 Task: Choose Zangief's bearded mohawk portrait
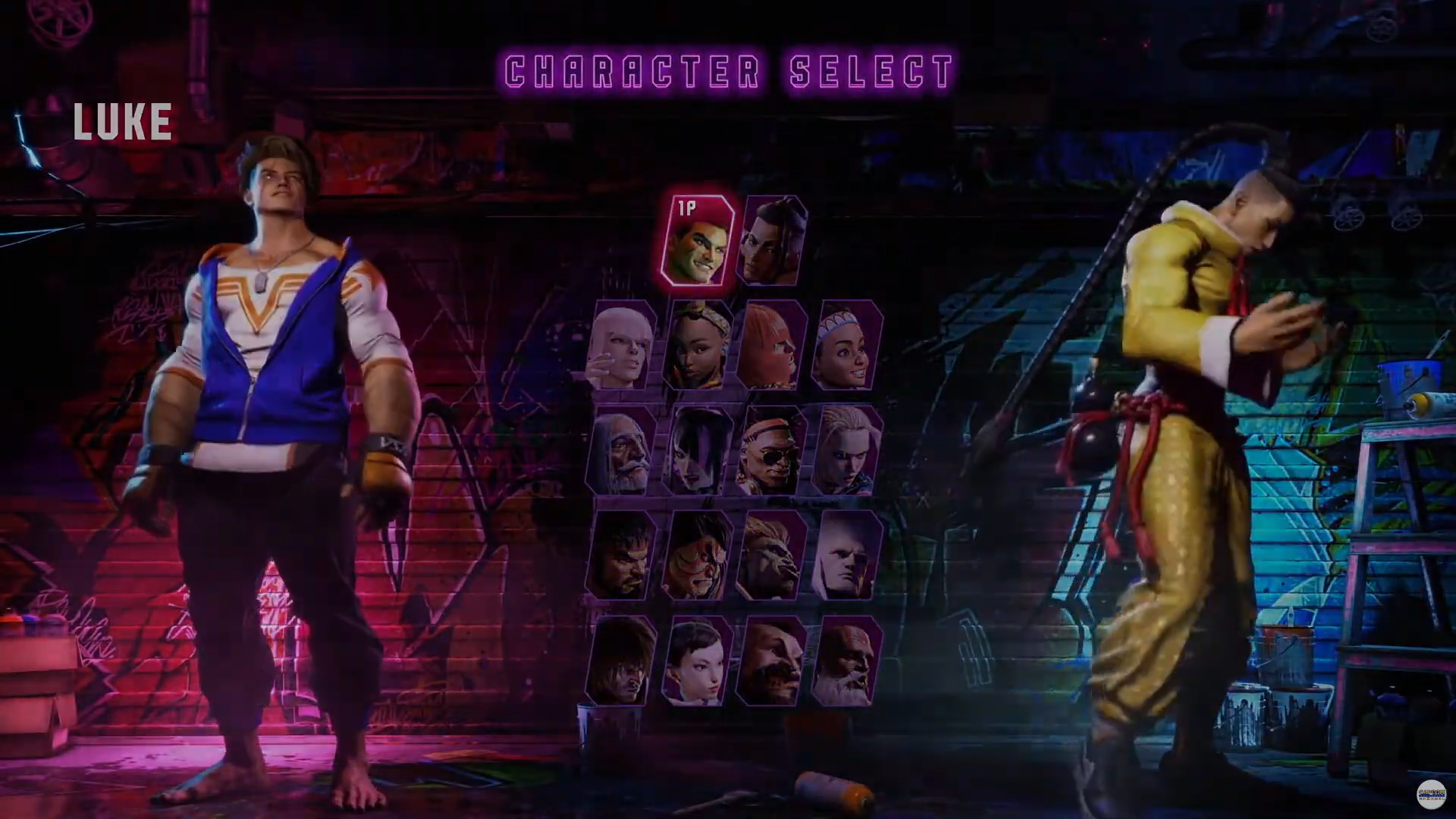pyautogui.click(x=771, y=661)
